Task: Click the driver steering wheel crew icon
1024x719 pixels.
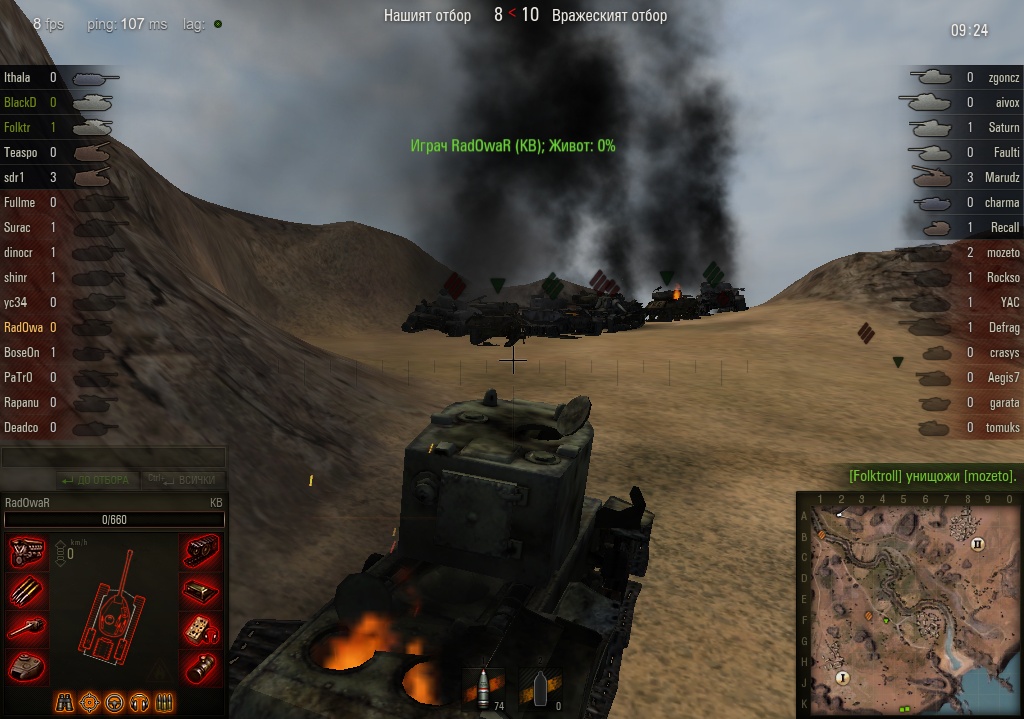Action: point(115,702)
